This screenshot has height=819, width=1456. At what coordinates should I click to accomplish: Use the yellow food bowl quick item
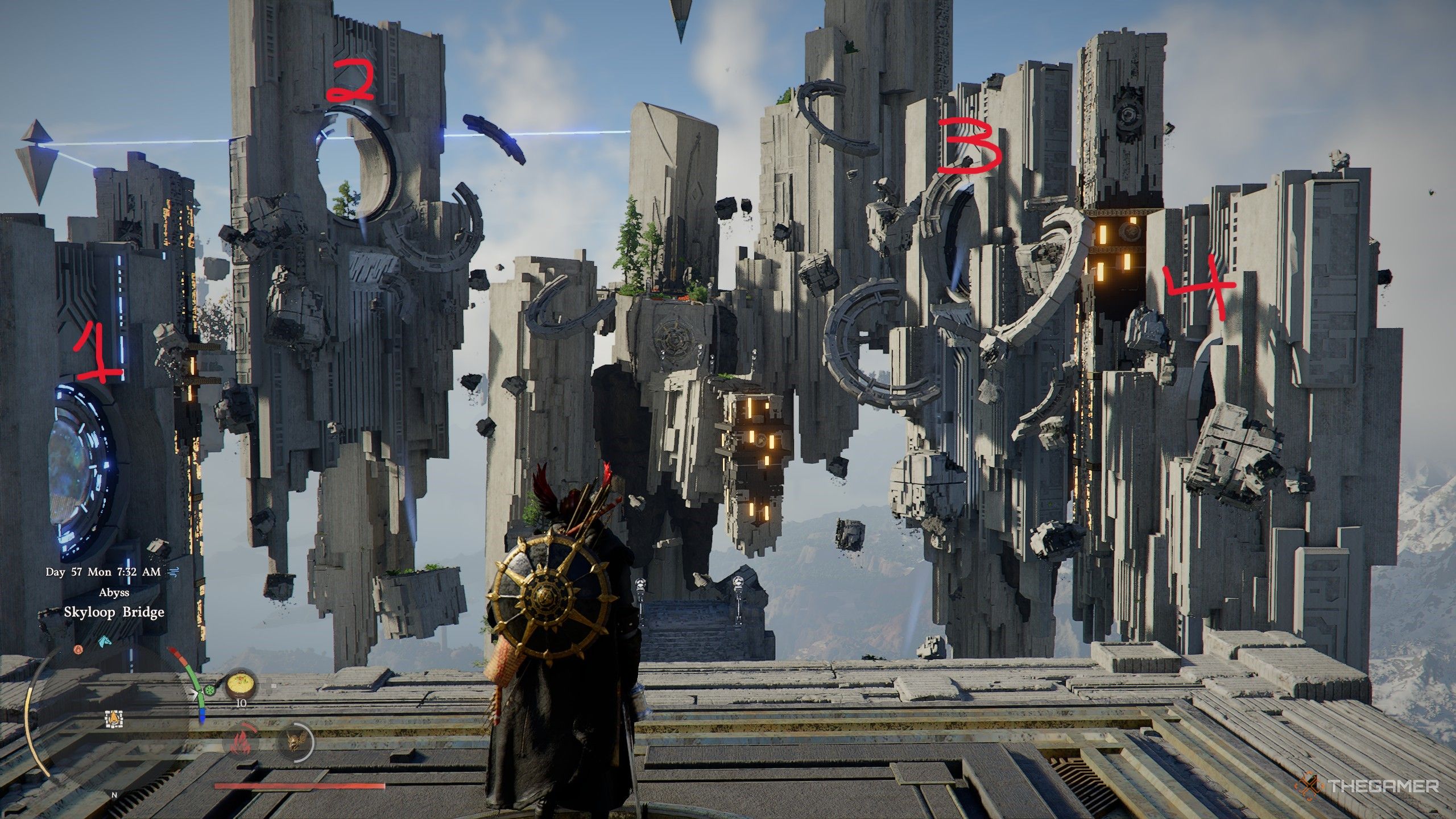(241, 685)
